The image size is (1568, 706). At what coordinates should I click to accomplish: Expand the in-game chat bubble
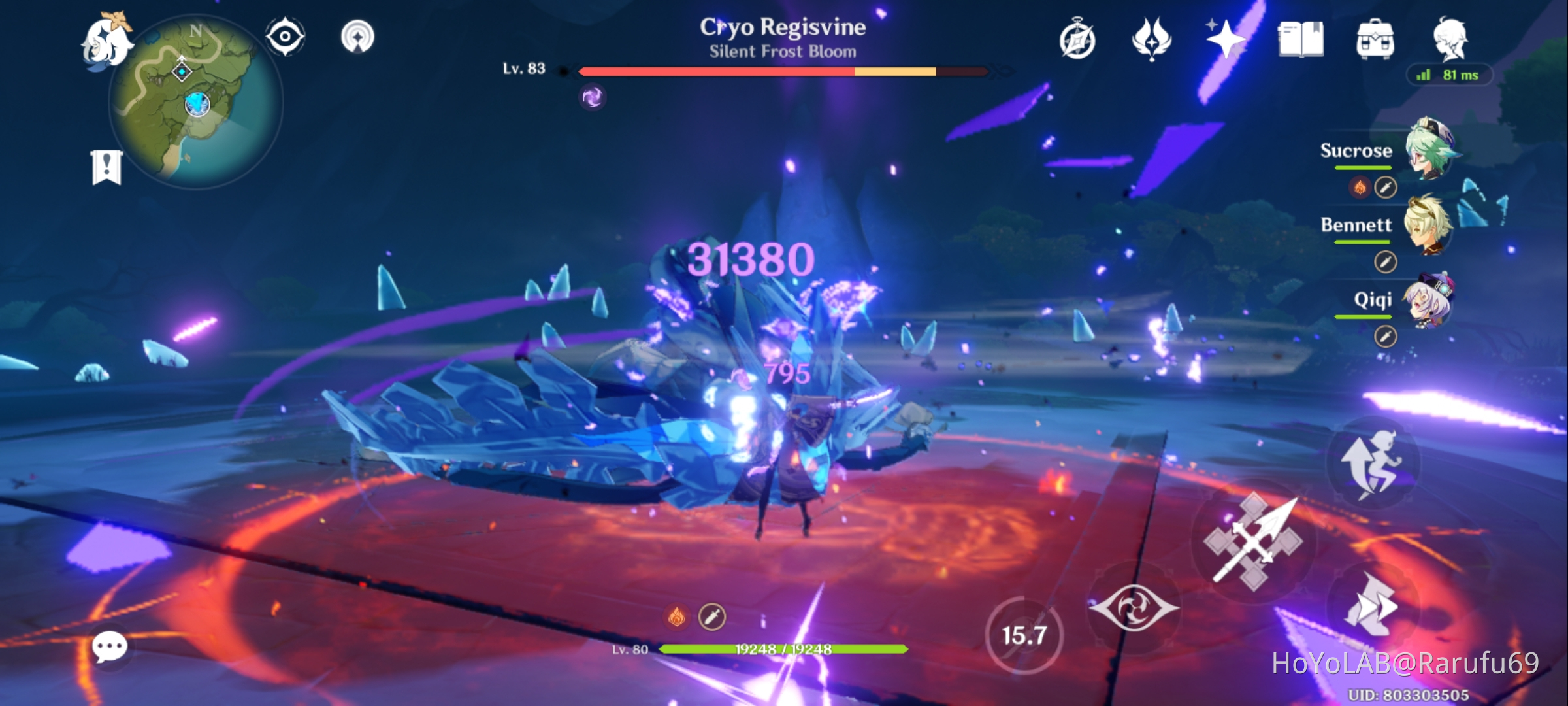click(110, 647)
